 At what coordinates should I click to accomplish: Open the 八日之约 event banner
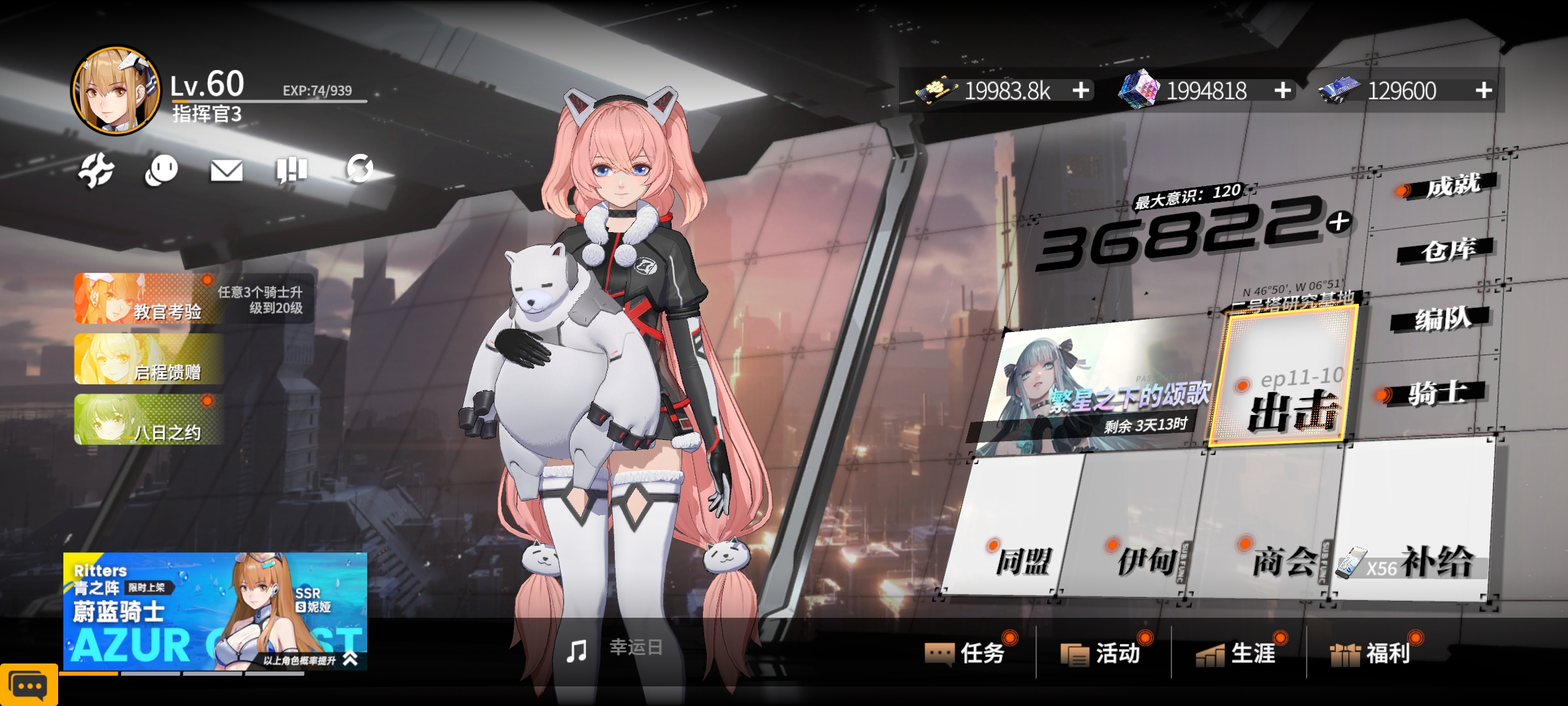[x=149, y=420]
